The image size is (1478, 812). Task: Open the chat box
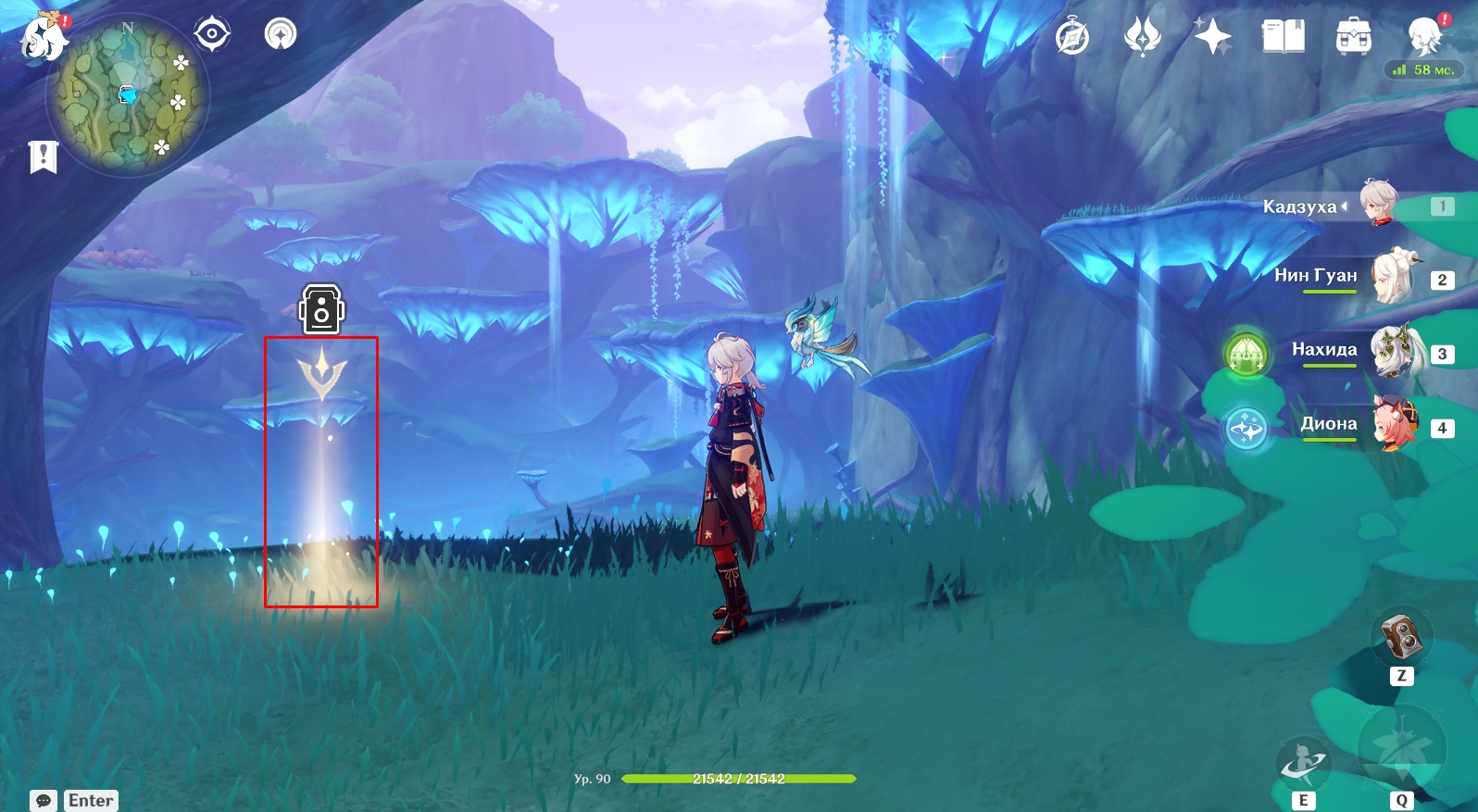pyautogui.click(x=44, y=801)
